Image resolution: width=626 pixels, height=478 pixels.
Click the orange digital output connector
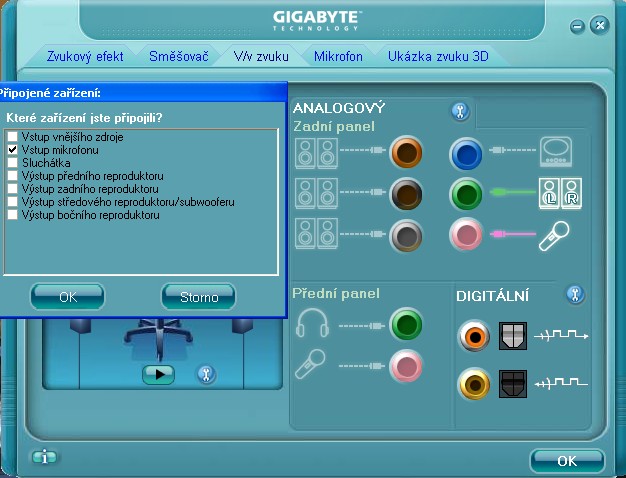point(474,336)
